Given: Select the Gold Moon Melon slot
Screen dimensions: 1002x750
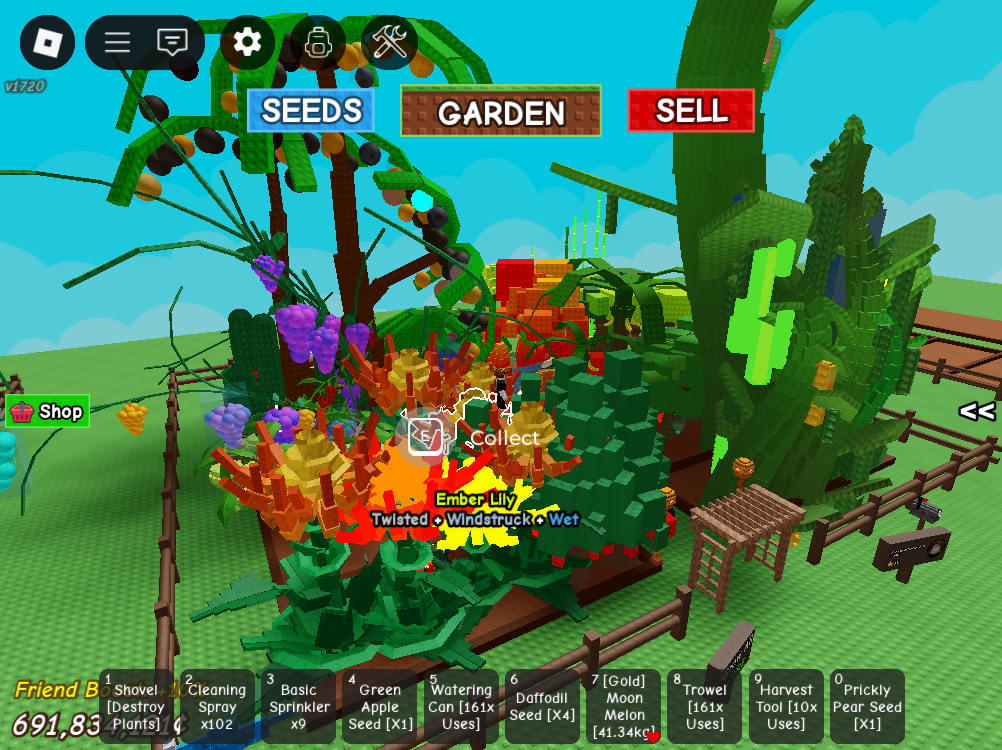Looking at the screenshot, I should [624, 707].
